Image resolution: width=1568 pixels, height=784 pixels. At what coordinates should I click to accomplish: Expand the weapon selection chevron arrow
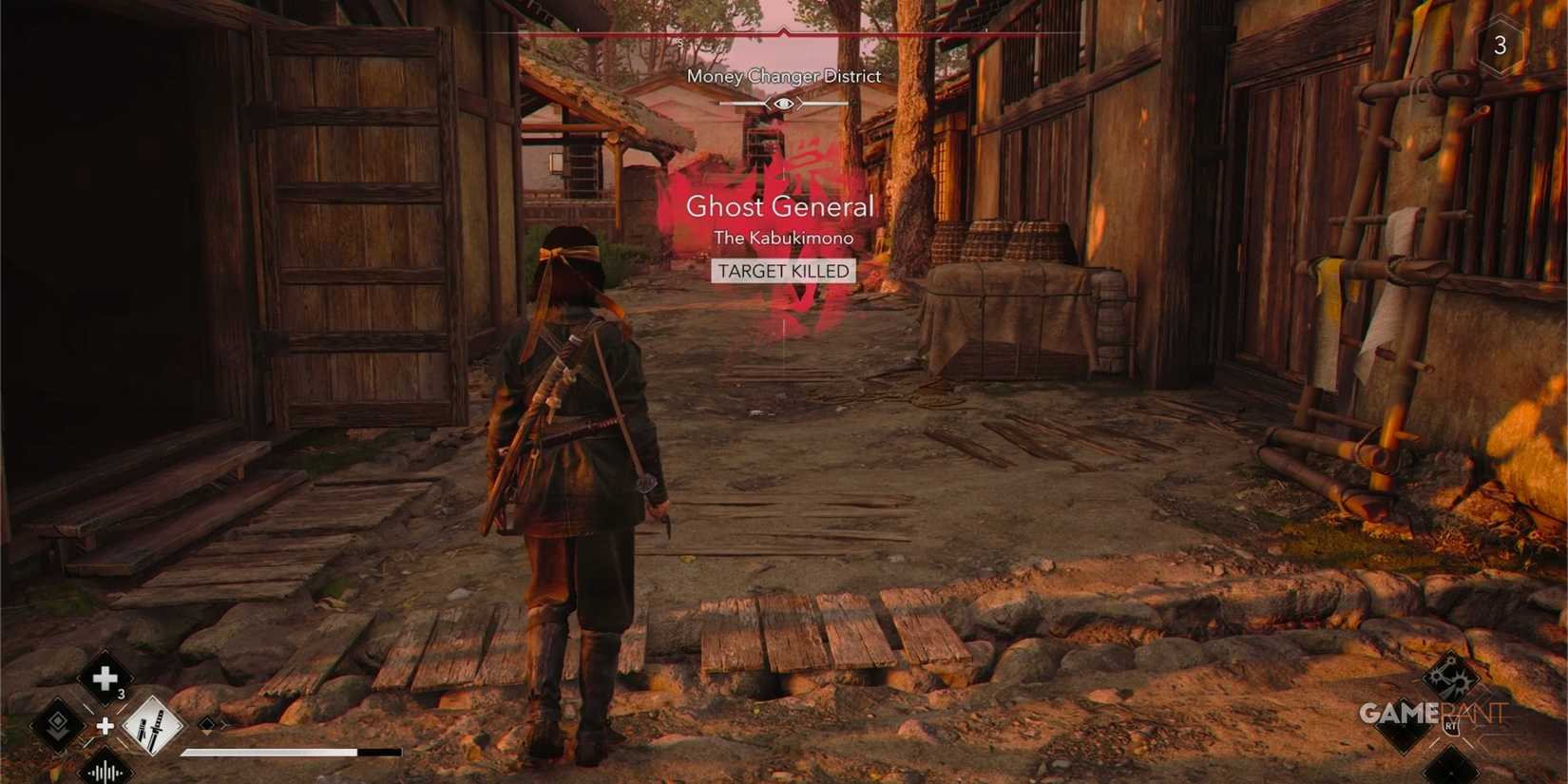(225, 727)
